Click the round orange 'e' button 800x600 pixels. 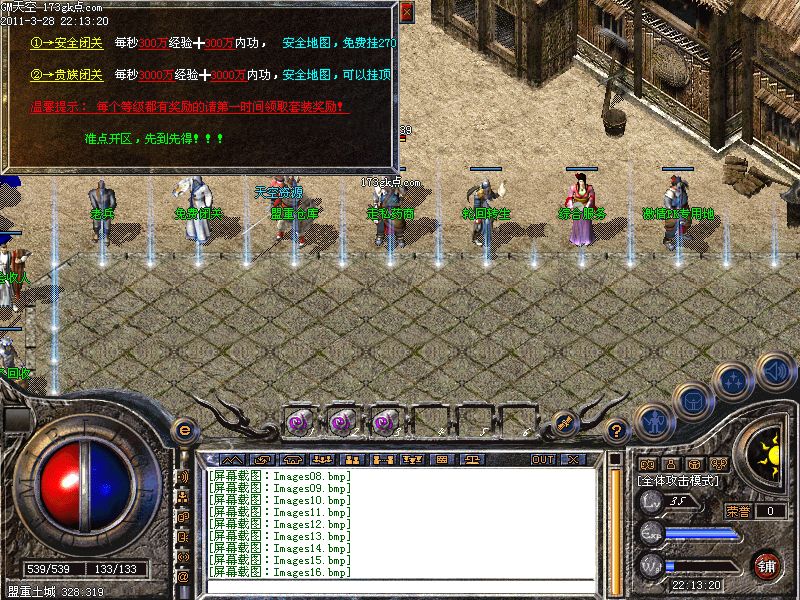point(183,430)
